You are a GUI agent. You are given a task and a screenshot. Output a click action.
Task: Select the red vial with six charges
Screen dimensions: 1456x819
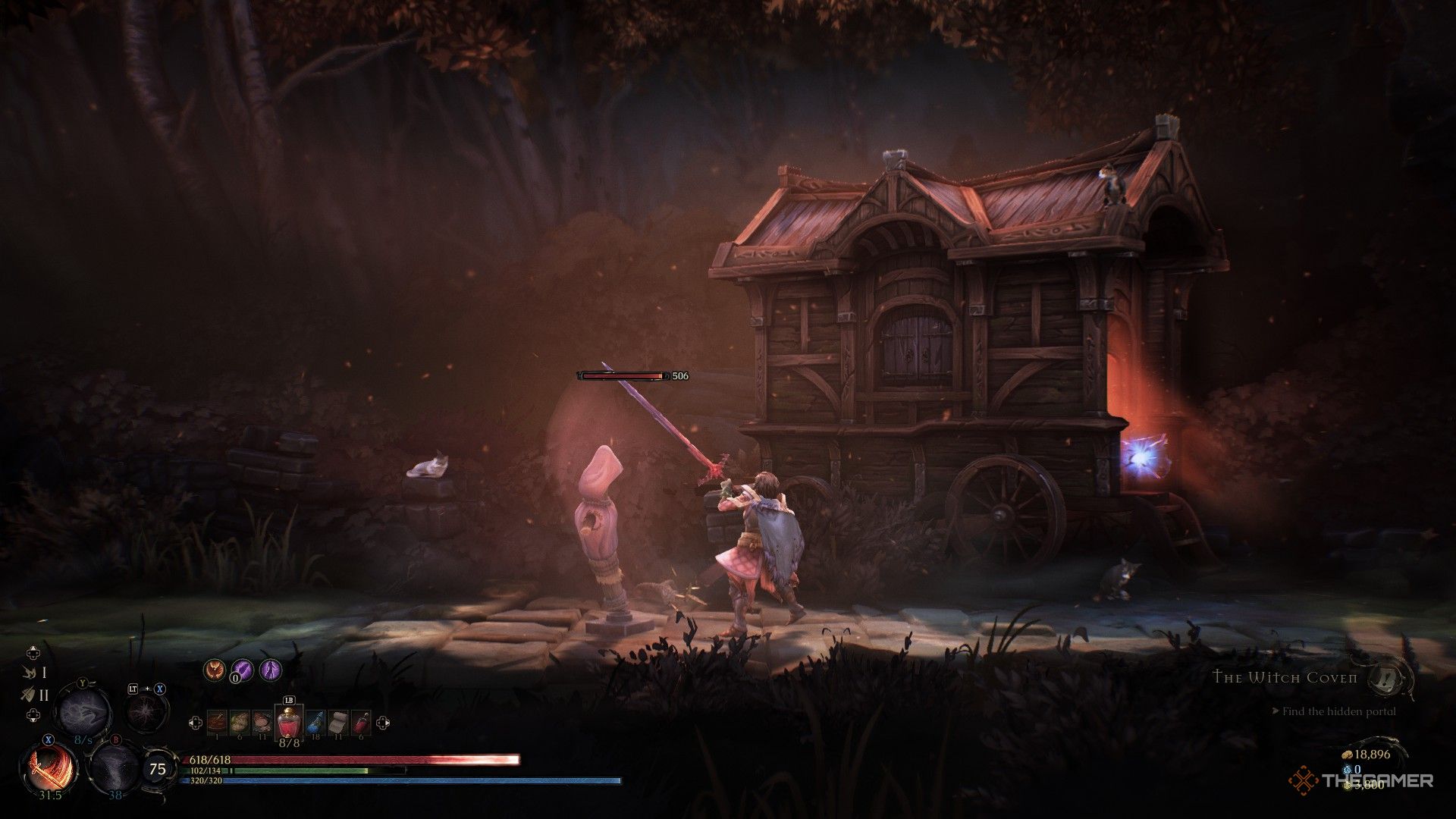point(362,723)
